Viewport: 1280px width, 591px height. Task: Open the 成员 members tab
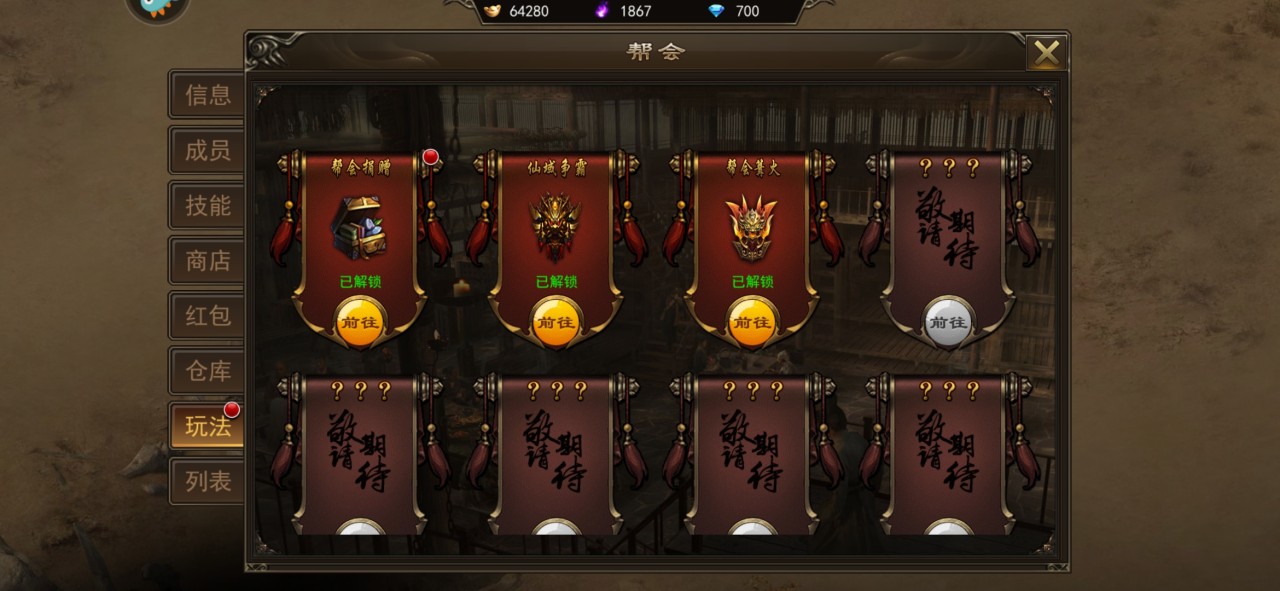coord(207,150)
